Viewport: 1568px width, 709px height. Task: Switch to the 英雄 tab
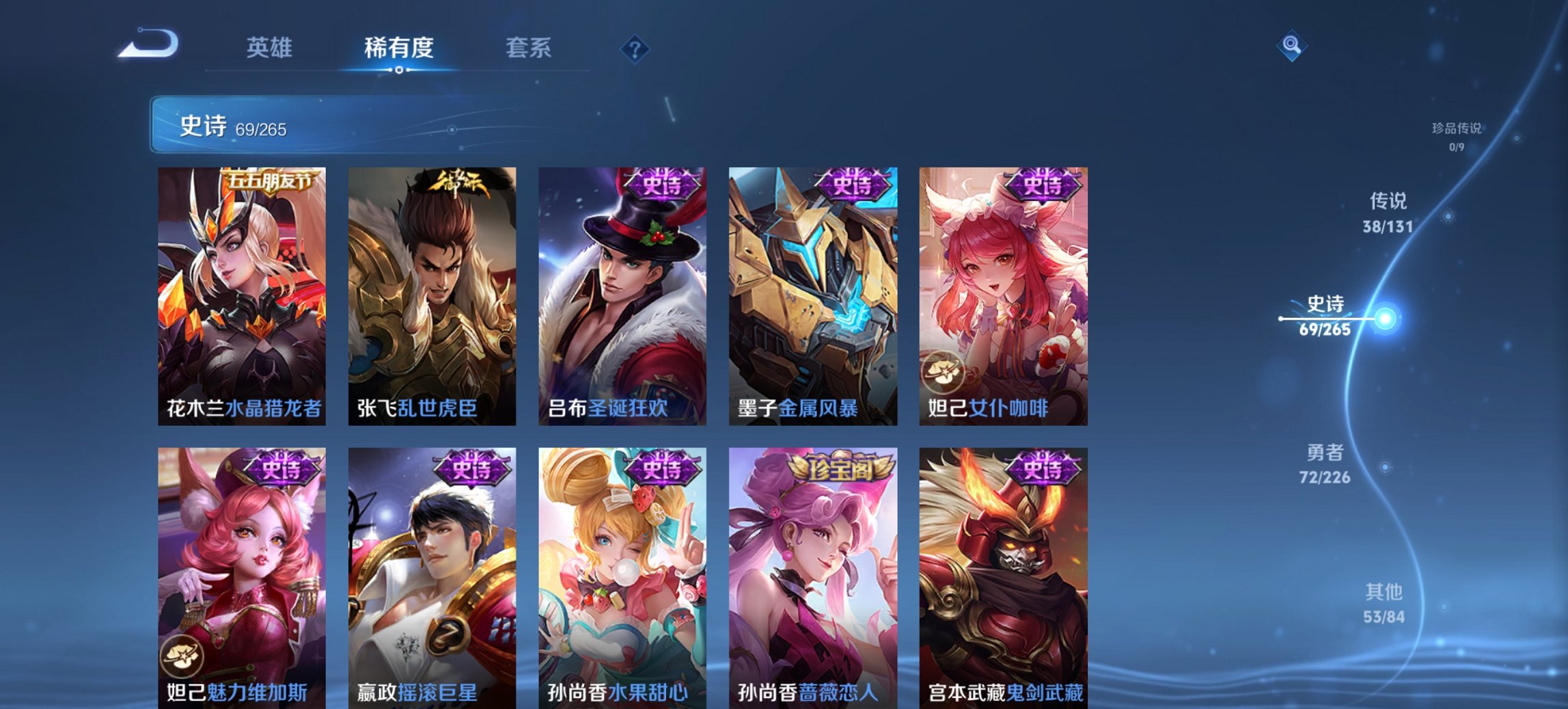[271, 48]
